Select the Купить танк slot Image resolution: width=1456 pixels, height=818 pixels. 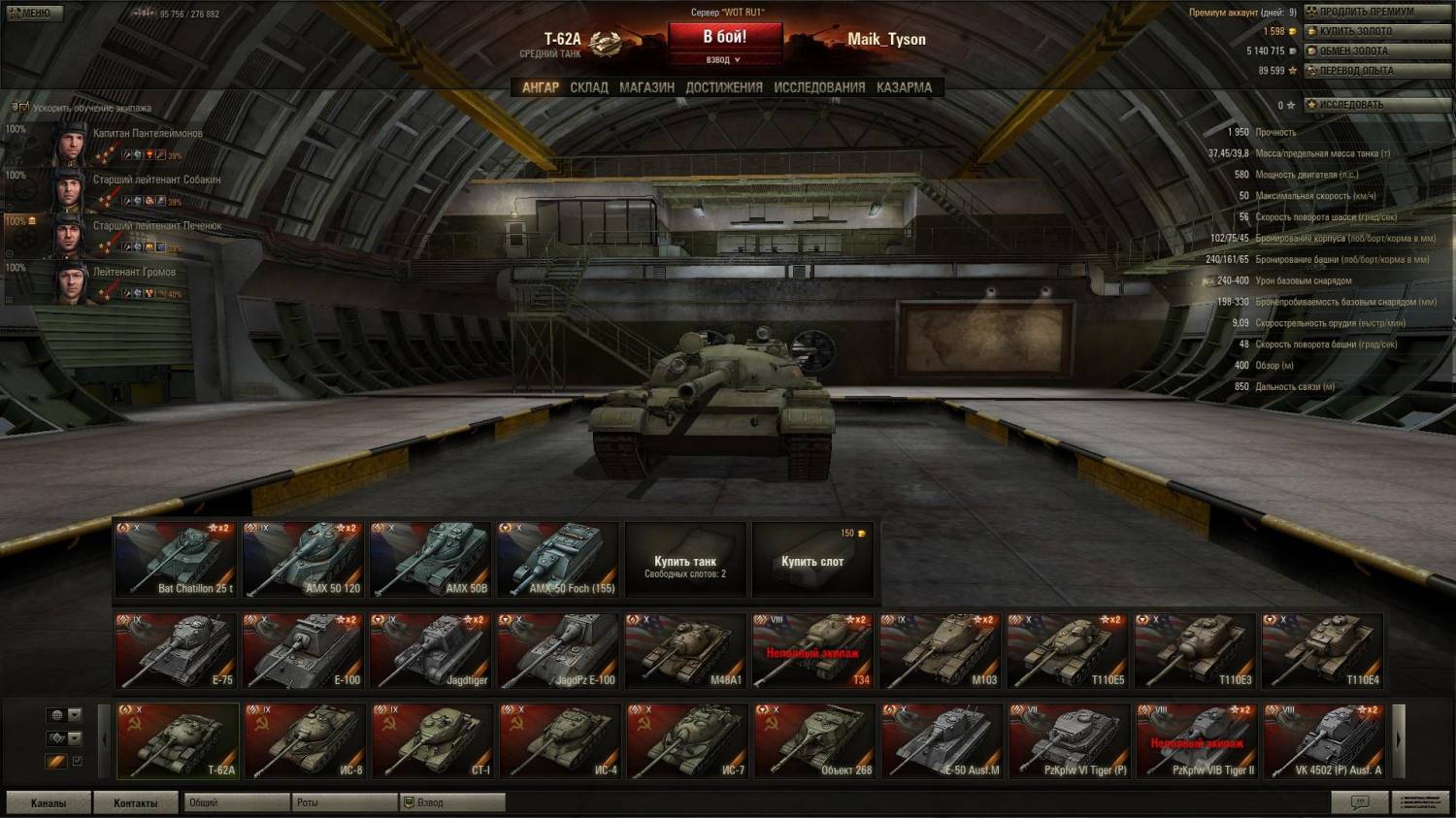(x=685, y=562)
